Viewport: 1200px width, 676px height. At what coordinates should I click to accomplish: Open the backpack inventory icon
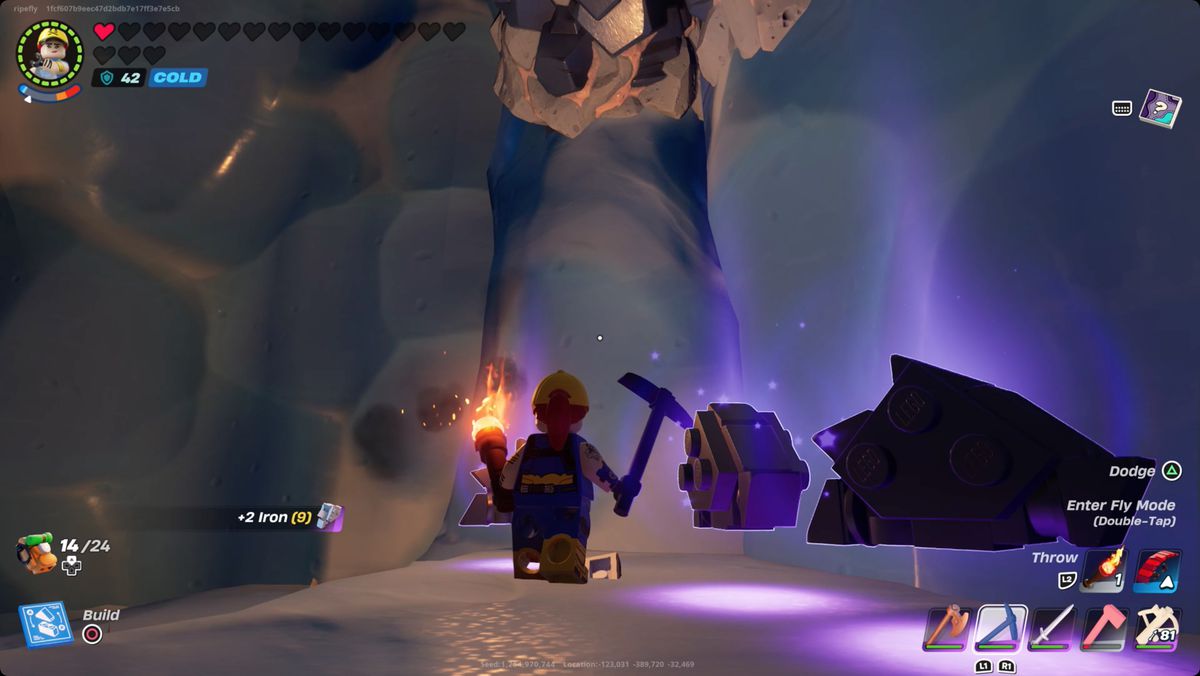pos(36,553)
